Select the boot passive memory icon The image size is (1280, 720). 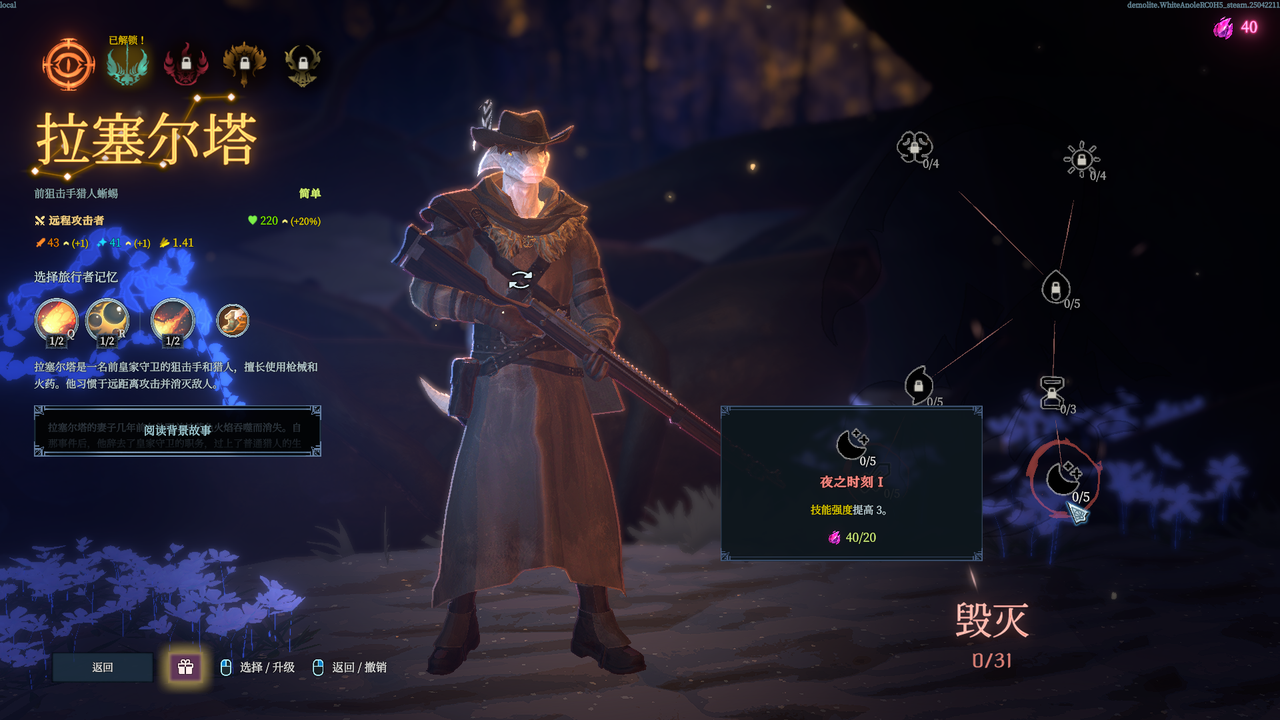[233, 321]
